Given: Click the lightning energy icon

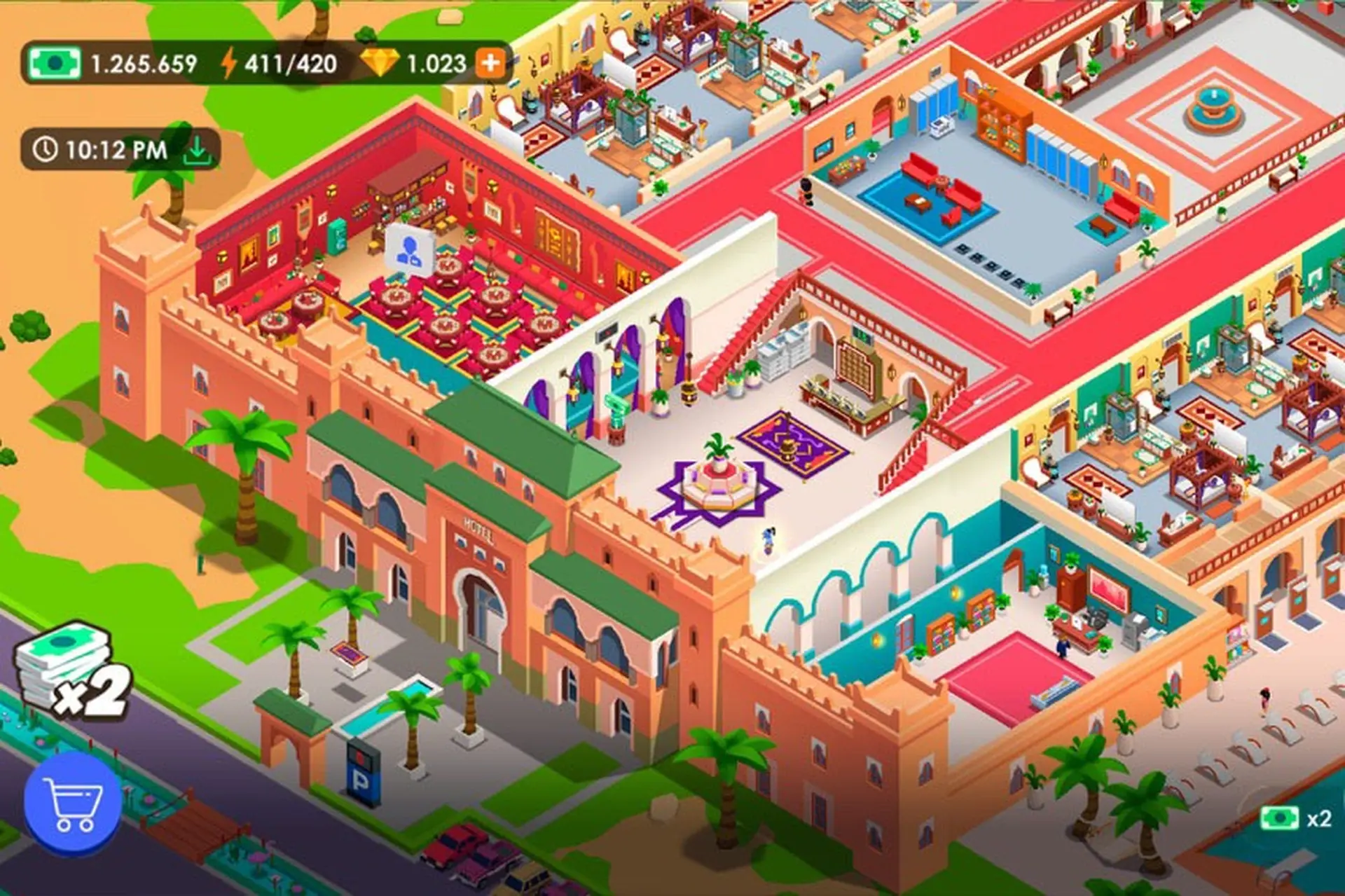Looking at the screenshot, I should tap(229, 62).
